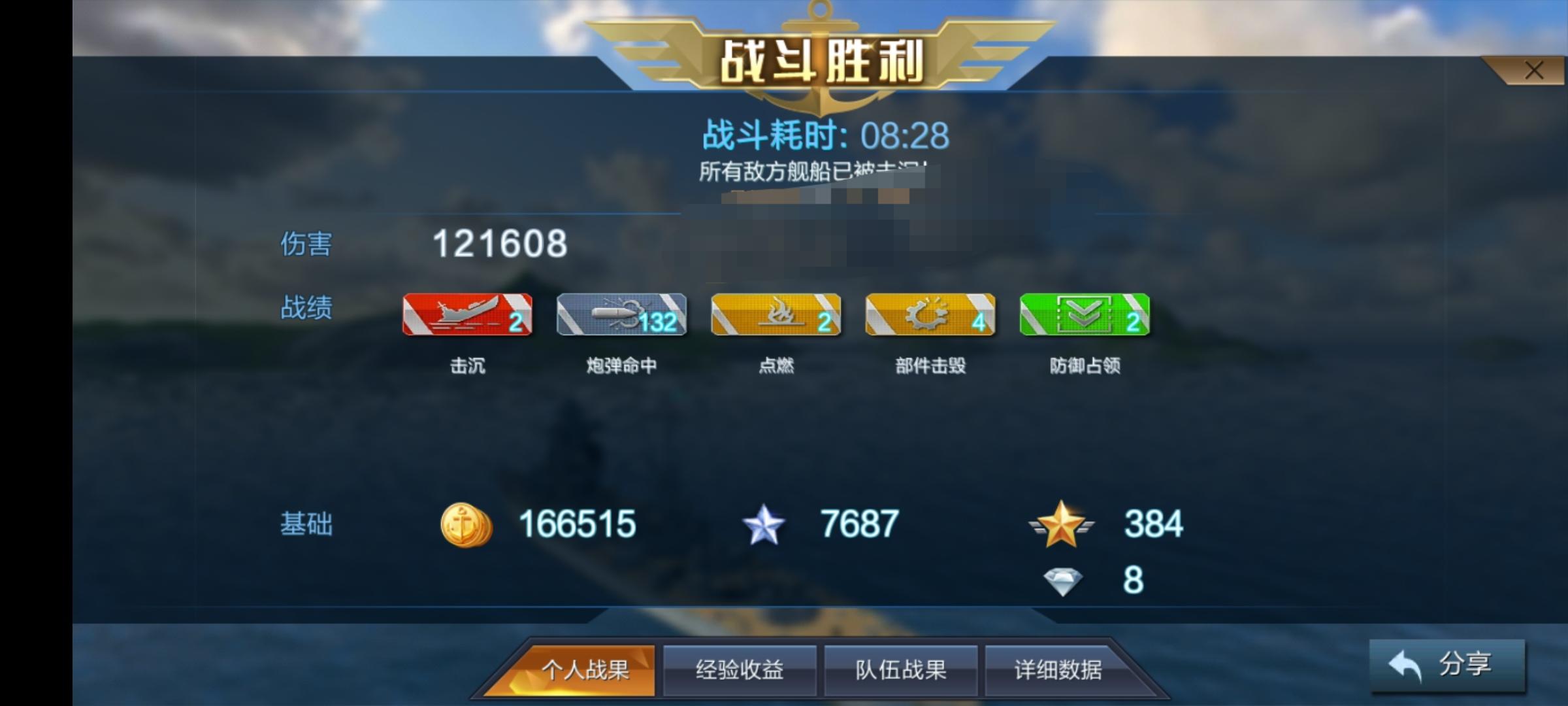Click the 基础 base rewards label
This screenshot has height=706, width=1568.
point(307,523)
